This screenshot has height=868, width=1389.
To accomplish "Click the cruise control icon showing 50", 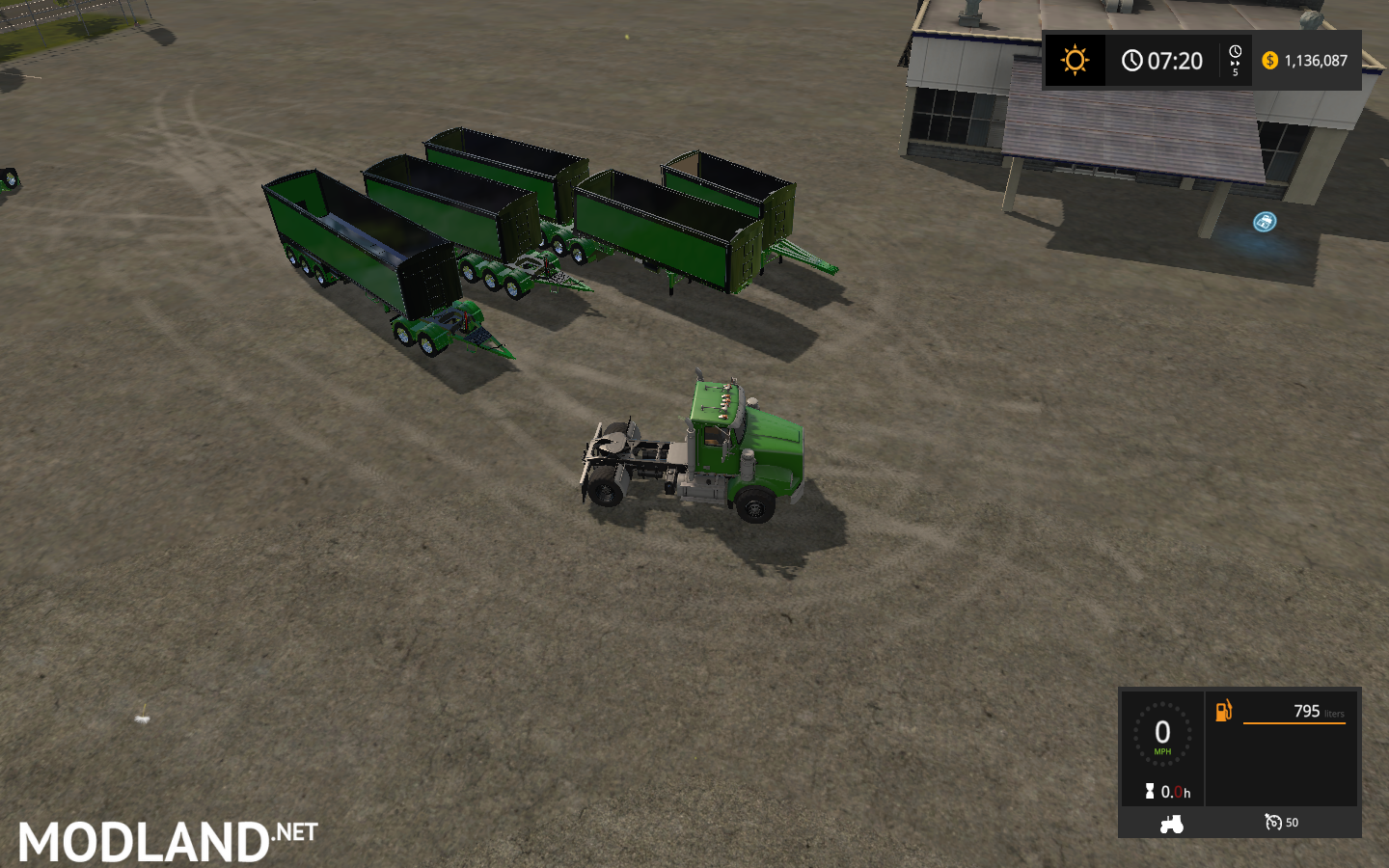I will point(1275,822).
